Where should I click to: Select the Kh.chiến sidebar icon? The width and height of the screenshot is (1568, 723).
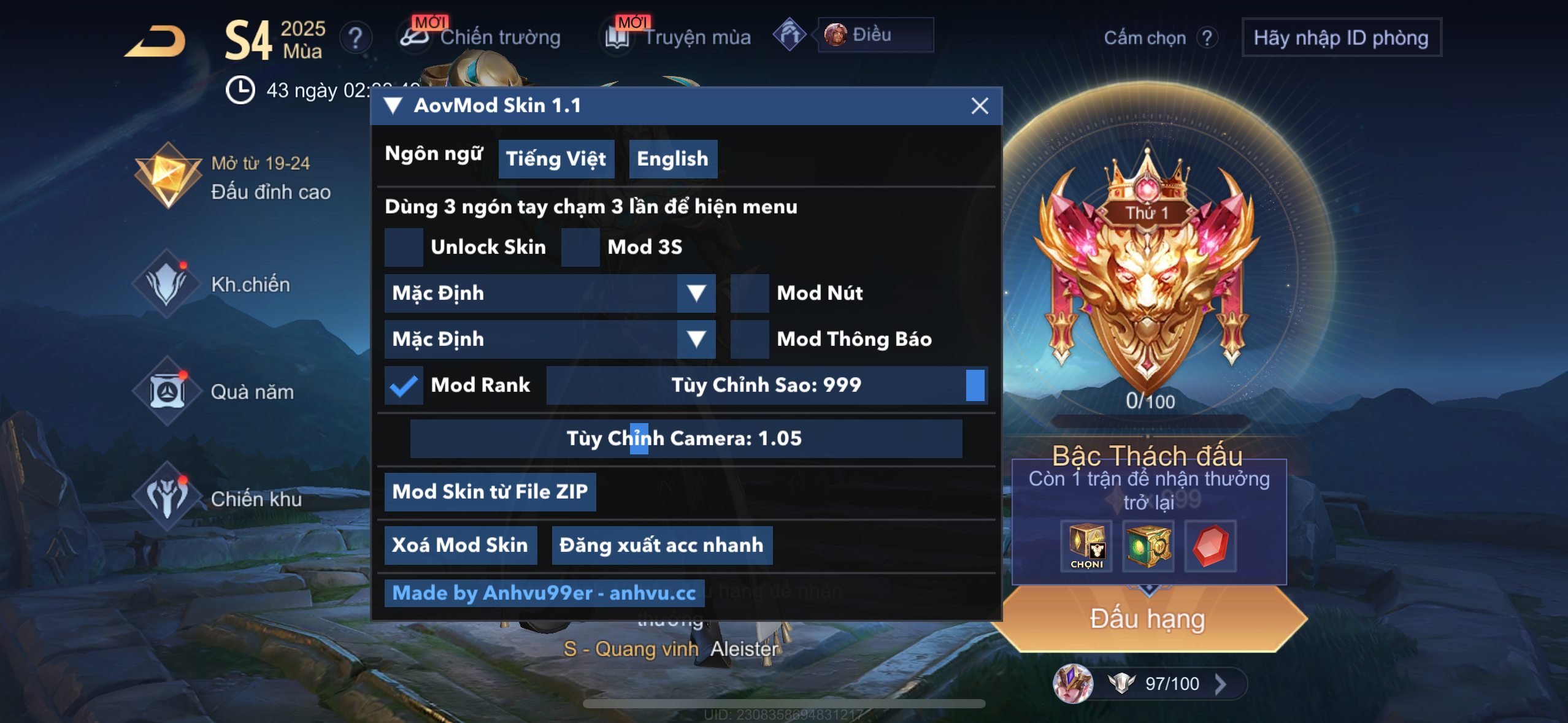coord(169,282)
